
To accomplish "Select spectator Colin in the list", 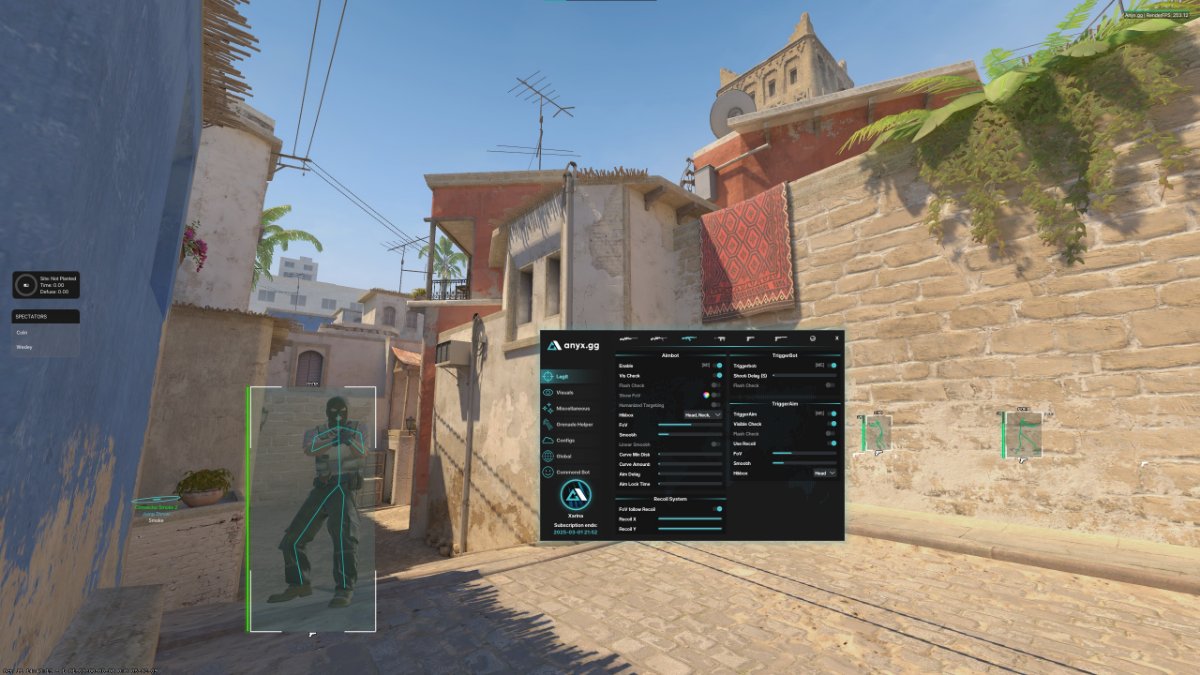I will (x=22, y=333).
